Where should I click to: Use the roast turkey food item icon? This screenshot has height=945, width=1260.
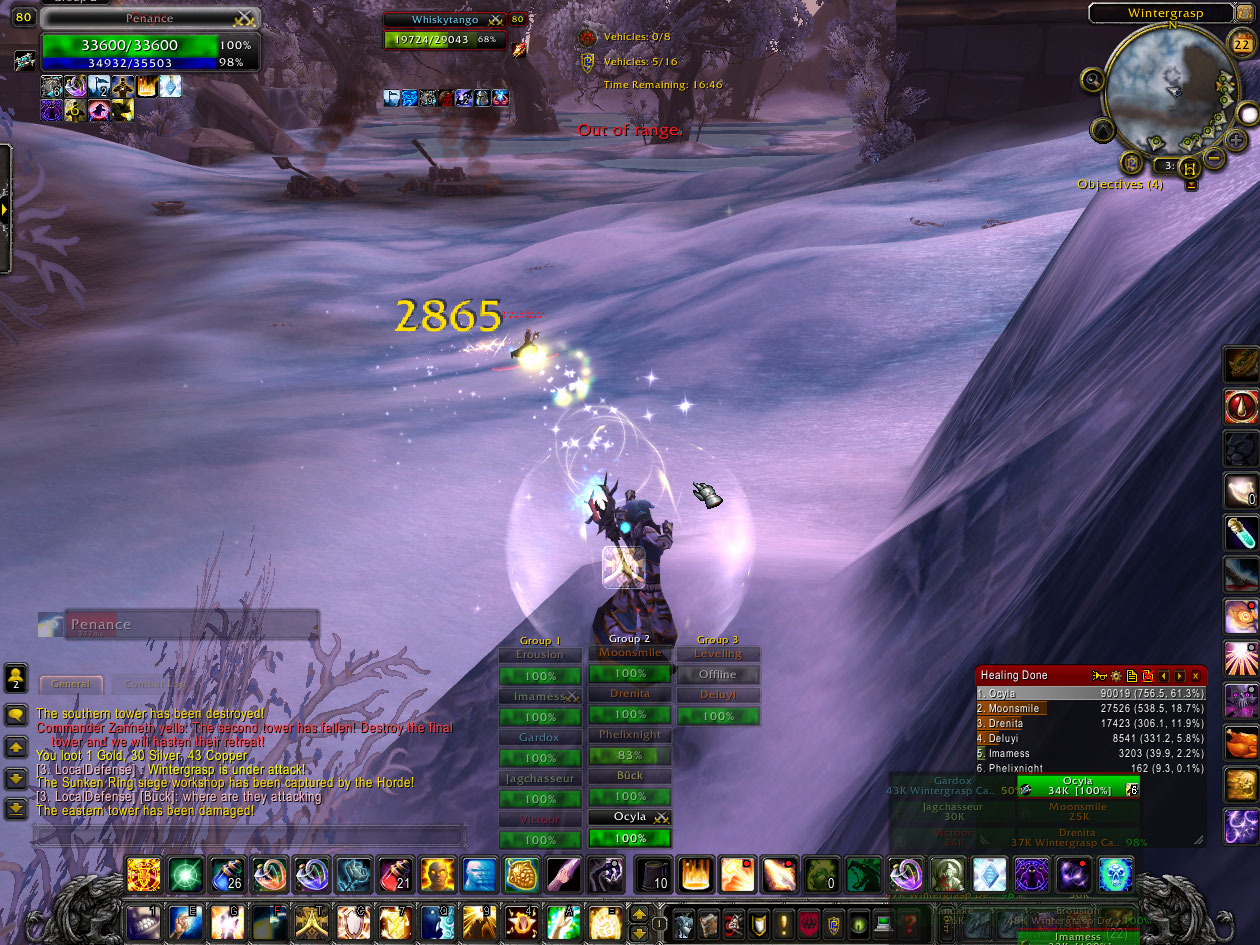click(1241, 743)
